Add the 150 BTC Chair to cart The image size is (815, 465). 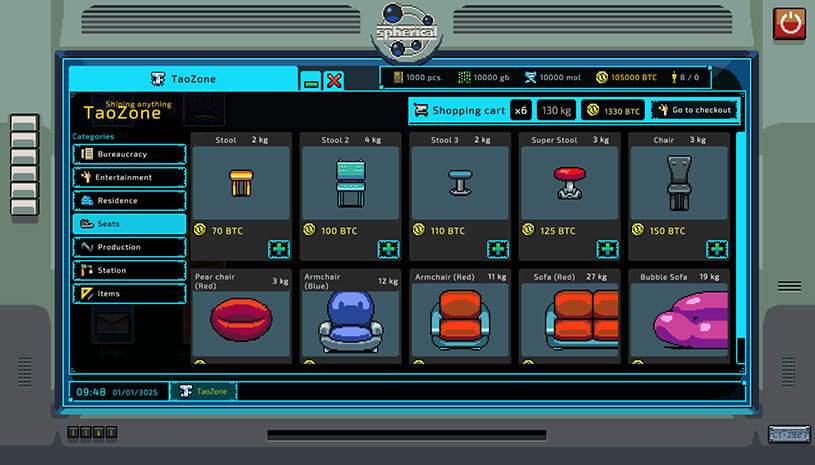716,249
